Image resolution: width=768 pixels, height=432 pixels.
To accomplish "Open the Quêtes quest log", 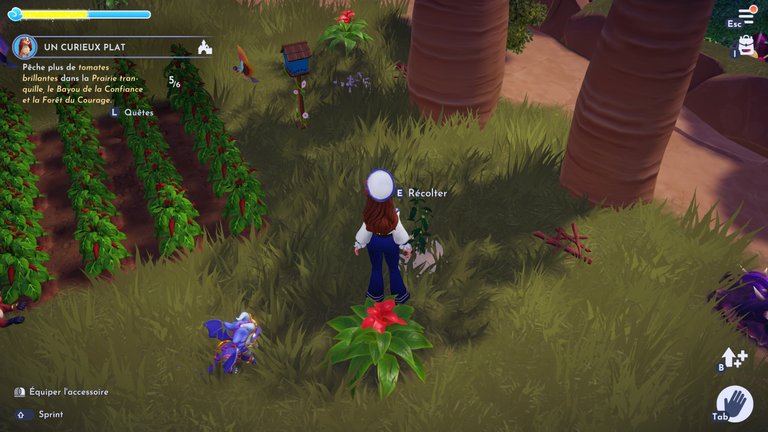I will 138,113.
